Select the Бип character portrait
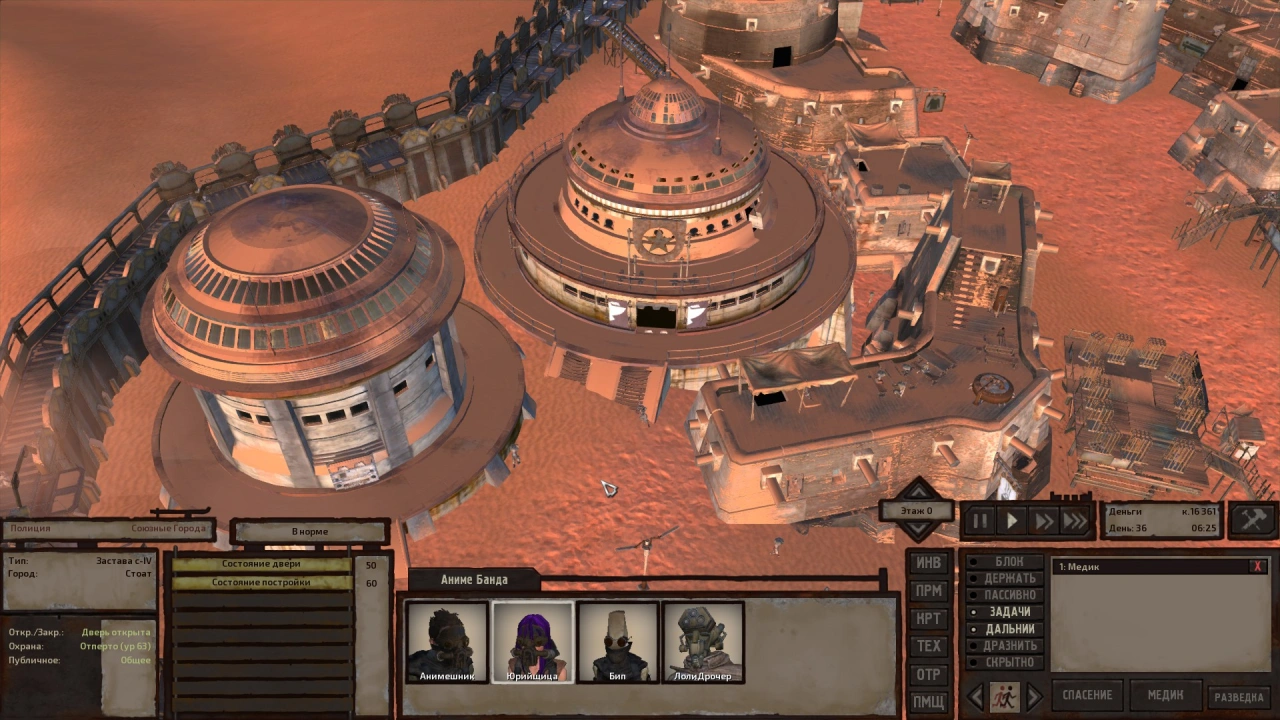The image size is (1280, 720). point(618,642)
